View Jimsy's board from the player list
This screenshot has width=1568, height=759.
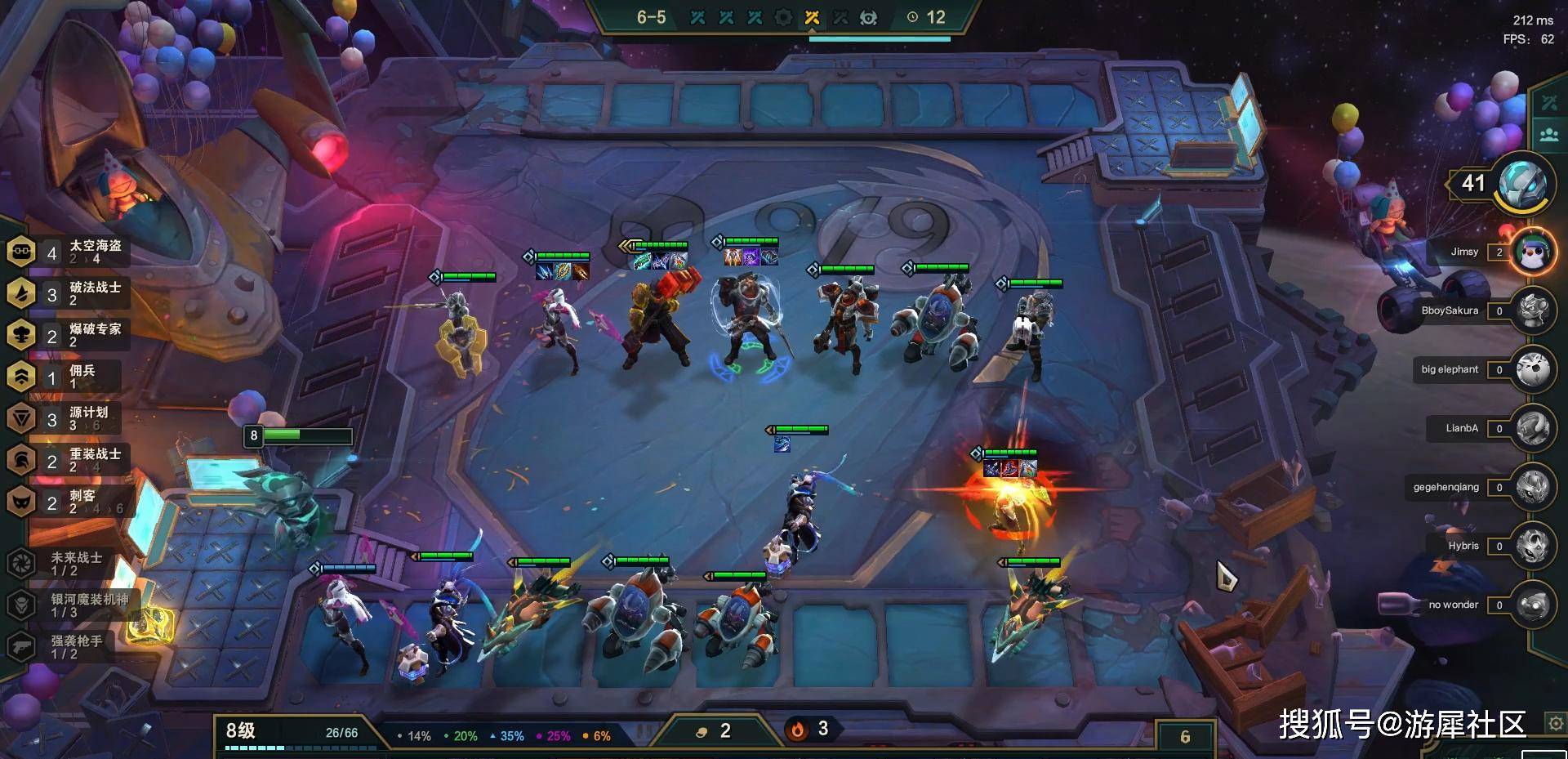tap(1533, 252)
